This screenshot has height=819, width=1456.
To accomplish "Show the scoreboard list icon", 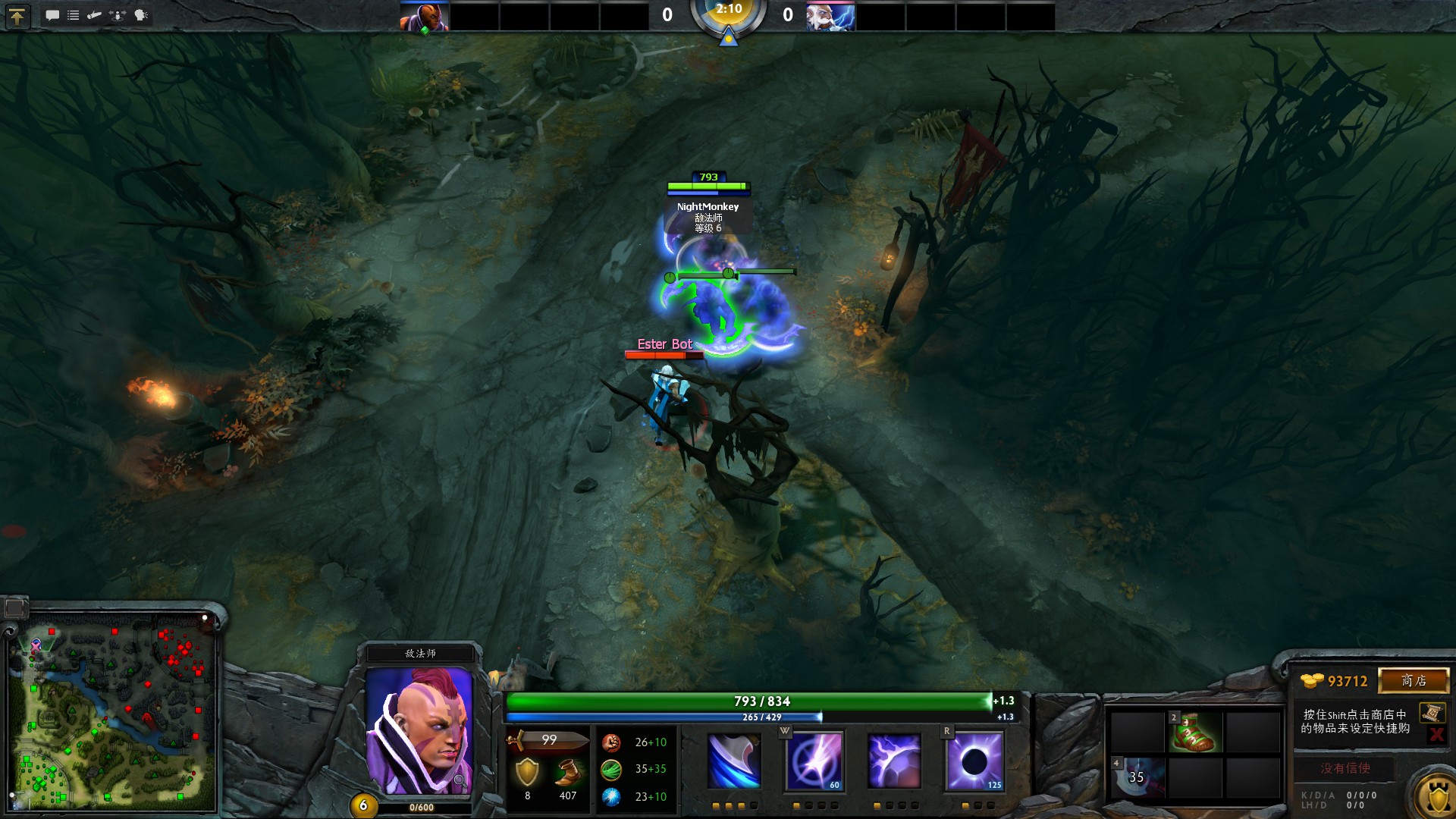I will (x=74, y=15).
